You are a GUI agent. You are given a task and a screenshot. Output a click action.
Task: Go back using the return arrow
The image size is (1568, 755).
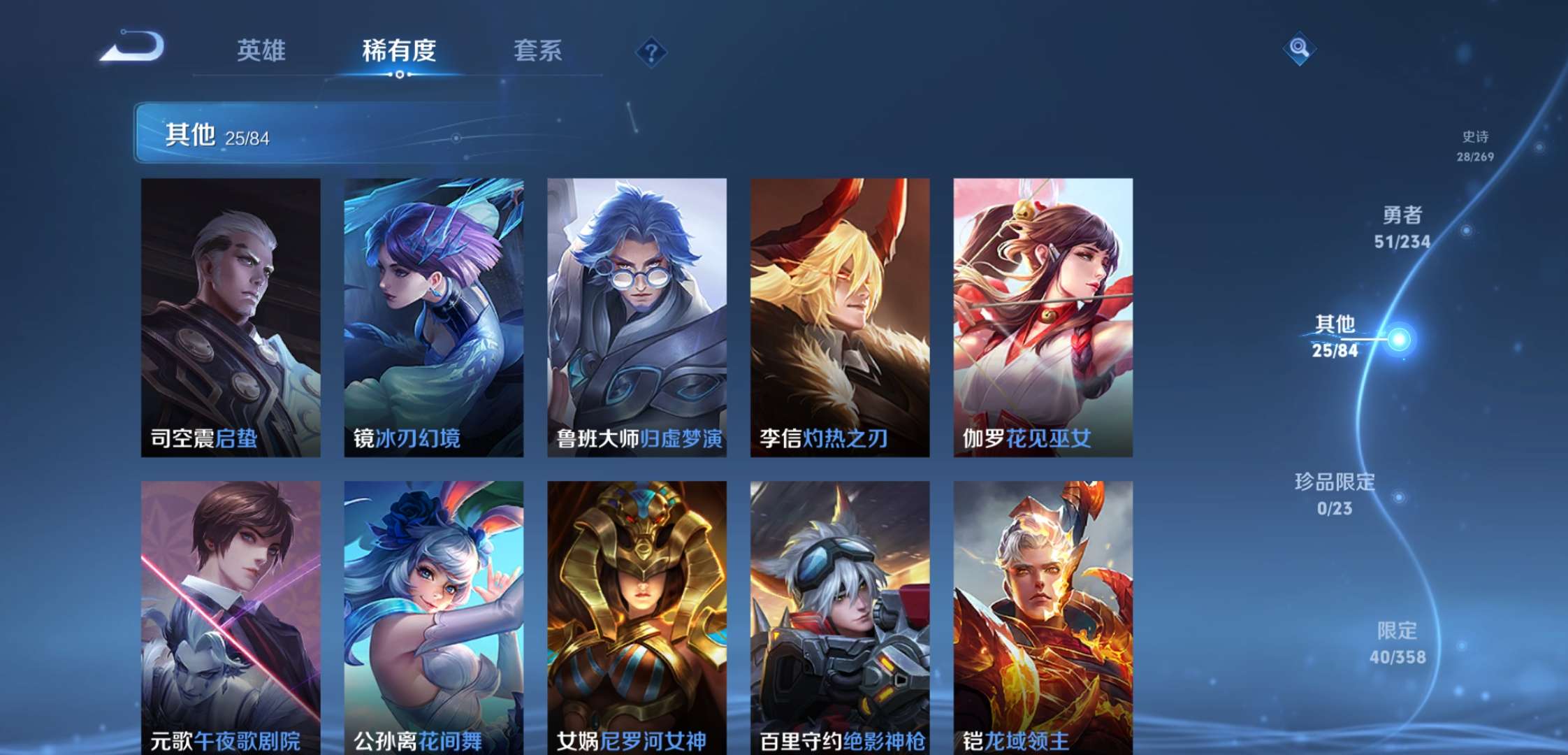pyautogui.click(x=132, y=48)
